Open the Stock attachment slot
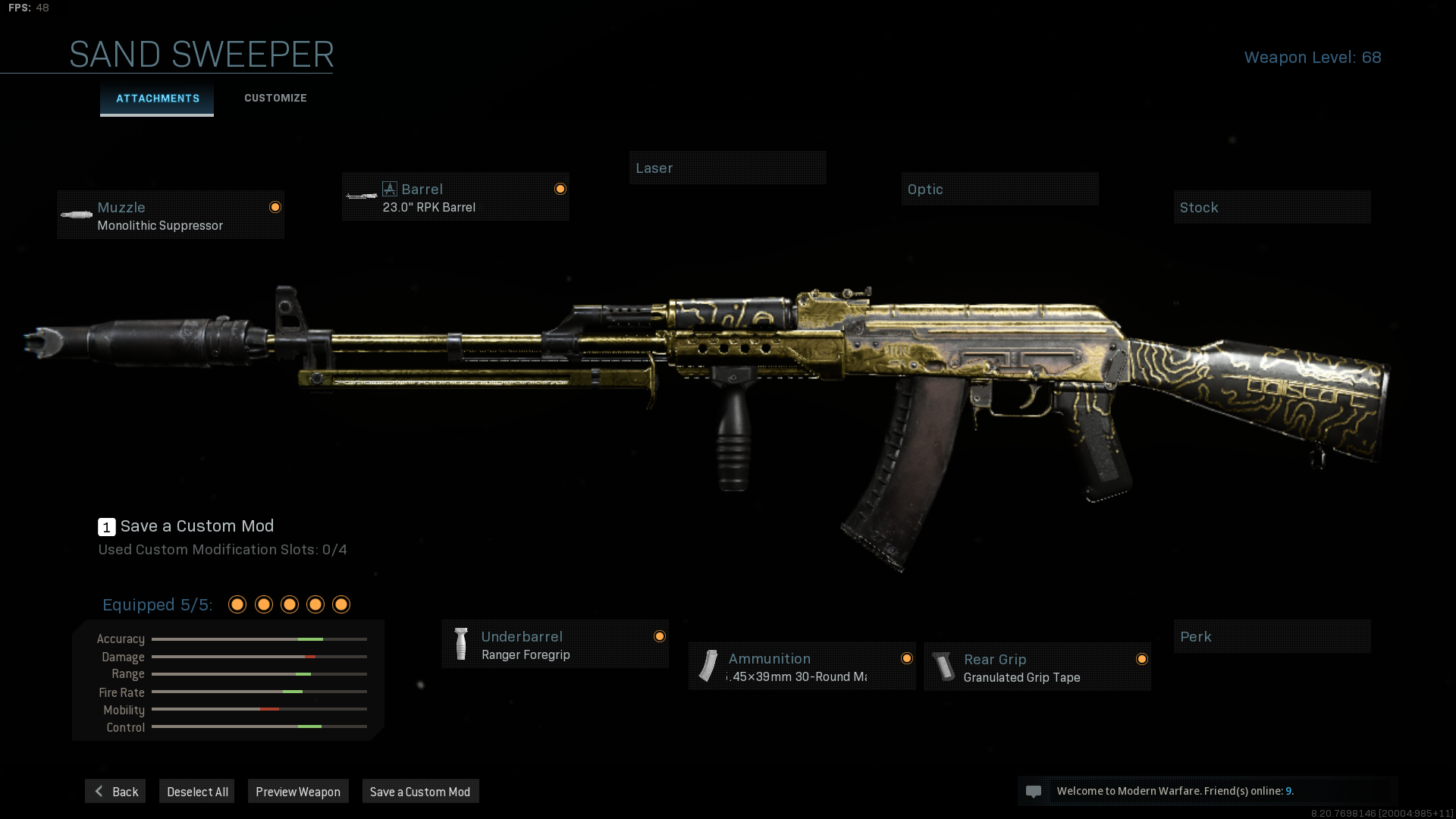This screenshot has width=1456, height=819. pos(1272,207)
